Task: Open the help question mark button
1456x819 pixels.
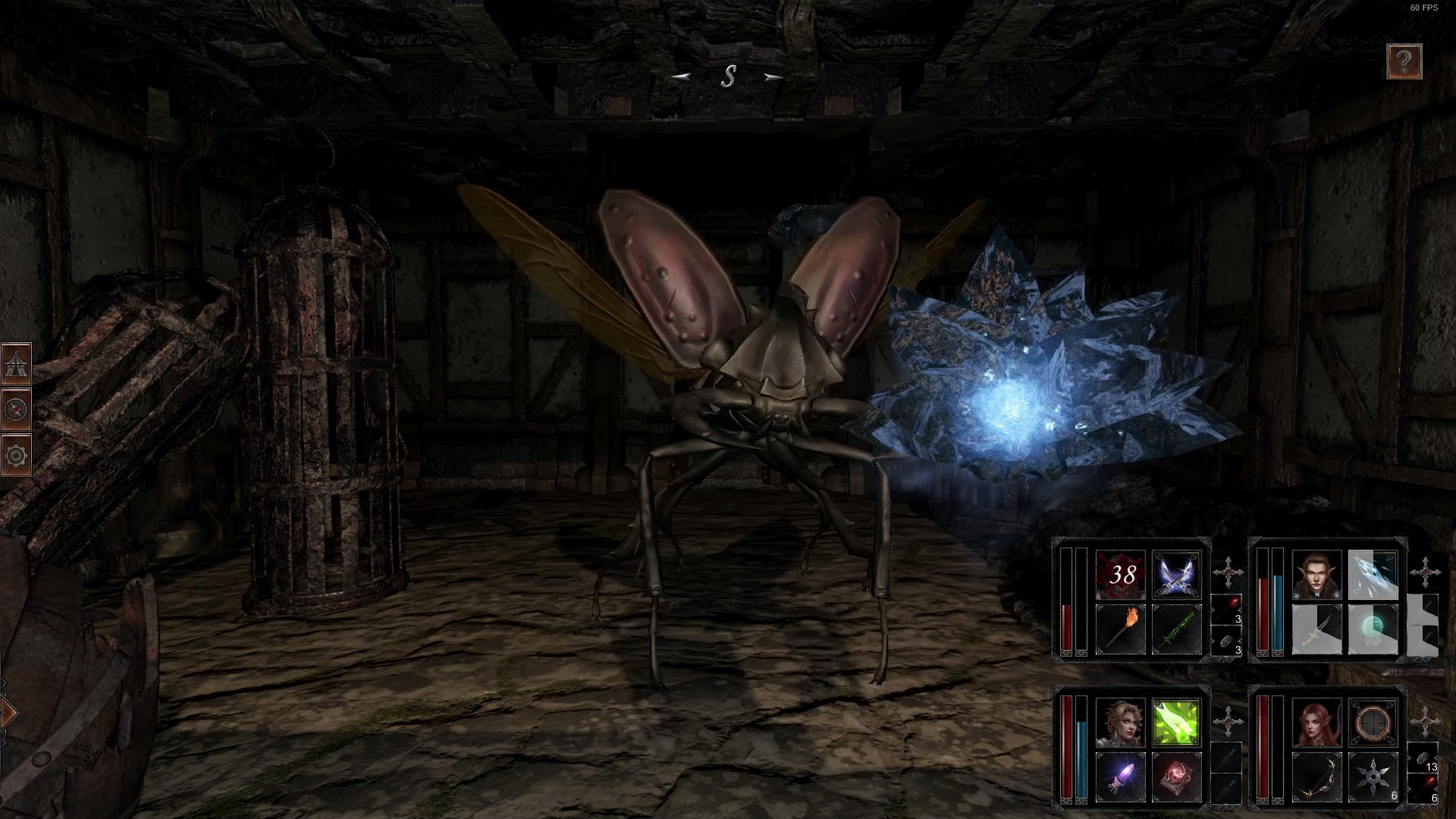Action: (1404, 62)
